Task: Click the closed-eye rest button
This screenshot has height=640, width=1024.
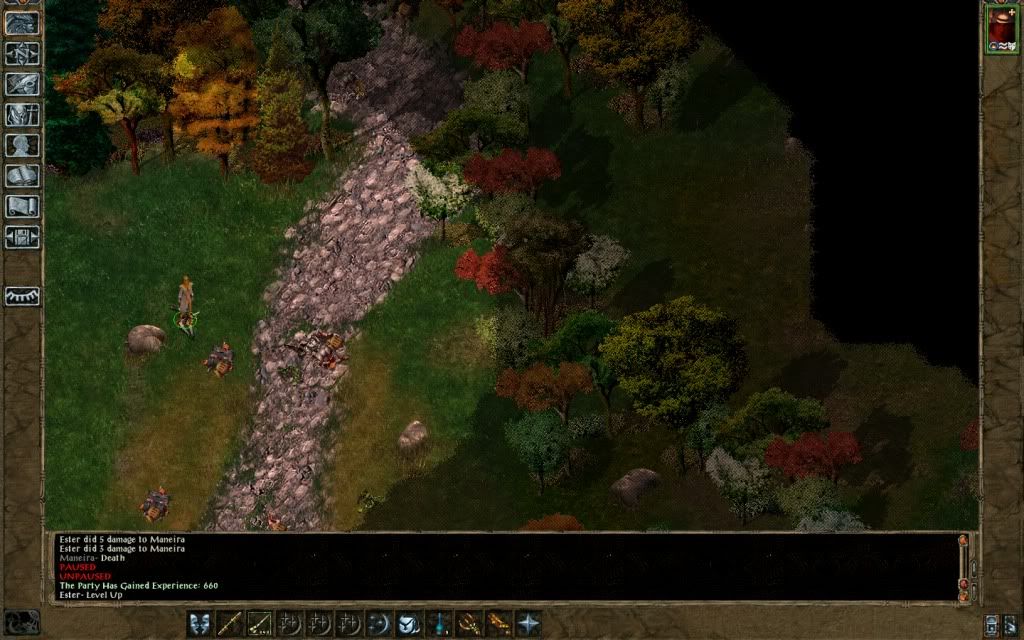Action: (x=22, y=296)
